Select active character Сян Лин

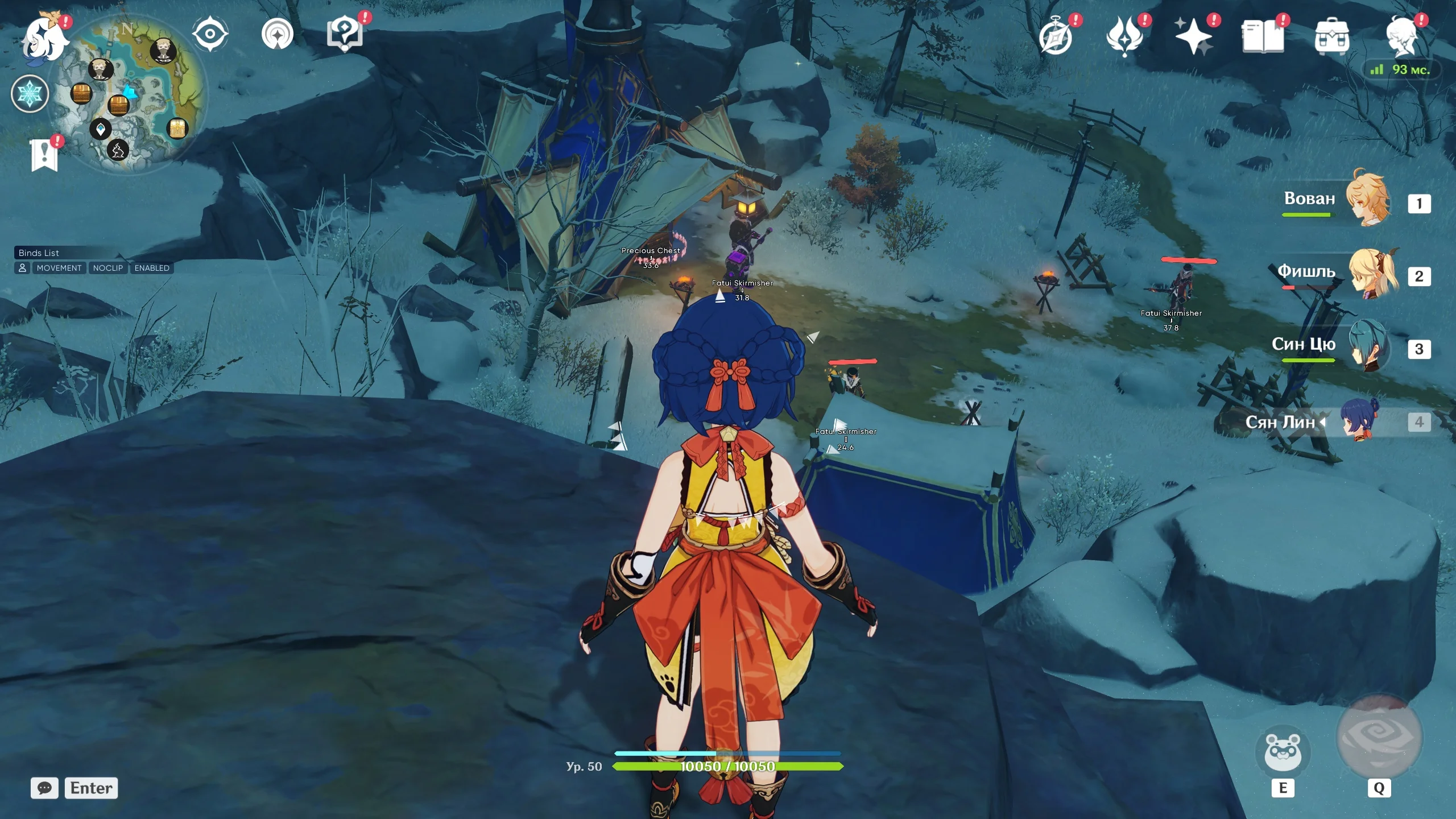1359,422
